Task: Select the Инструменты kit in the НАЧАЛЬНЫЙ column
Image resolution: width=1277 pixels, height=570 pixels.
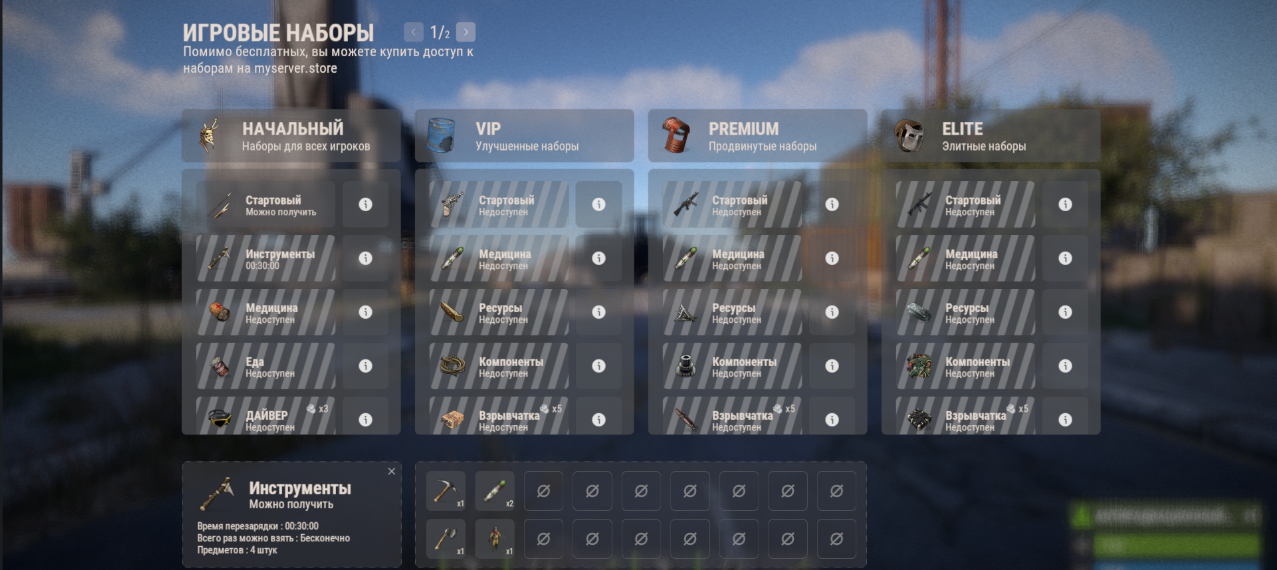Action: [265, 258]
